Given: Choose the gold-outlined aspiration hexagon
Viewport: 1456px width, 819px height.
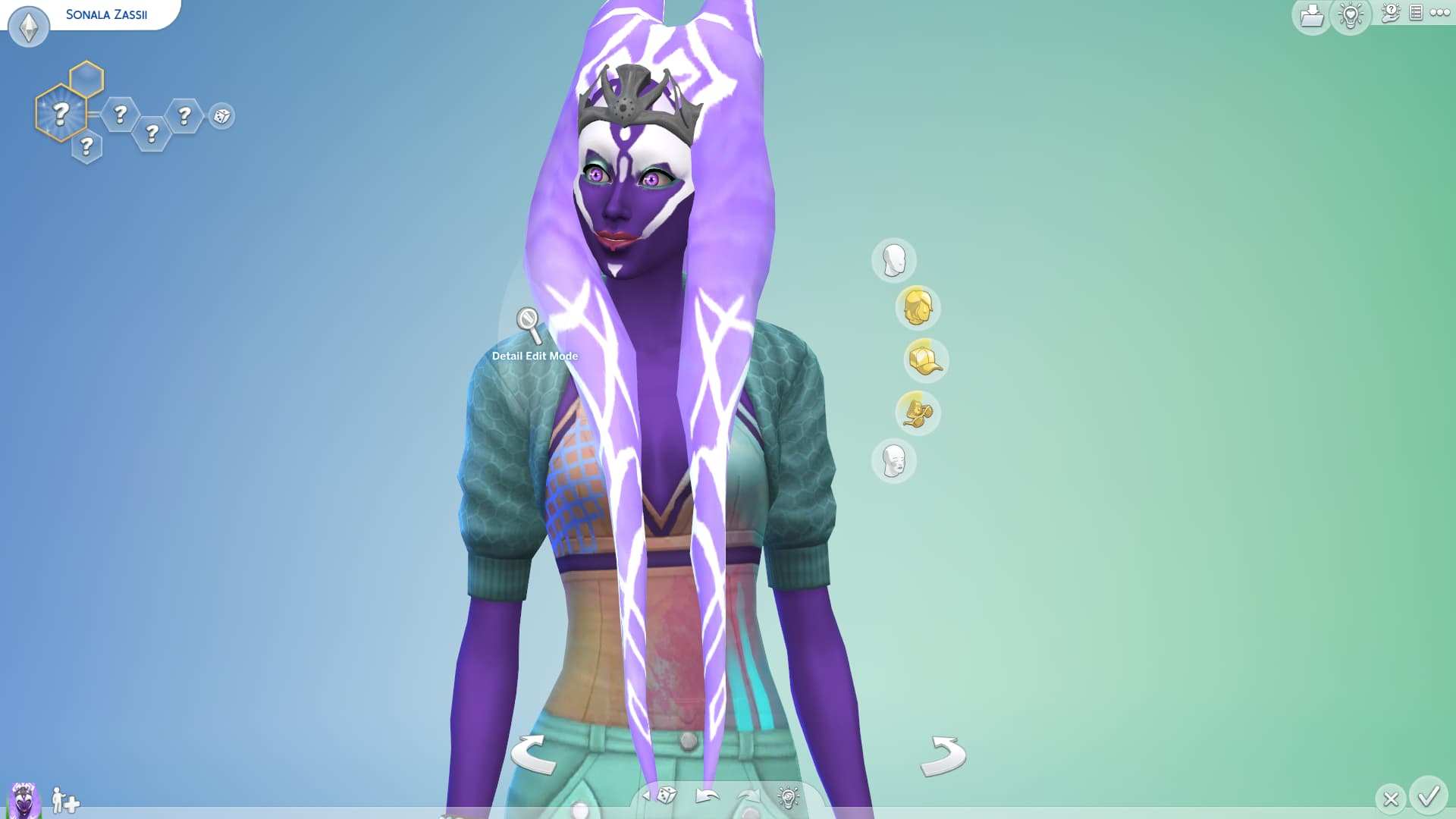Looking at the screenshot, I should point(60,114).
